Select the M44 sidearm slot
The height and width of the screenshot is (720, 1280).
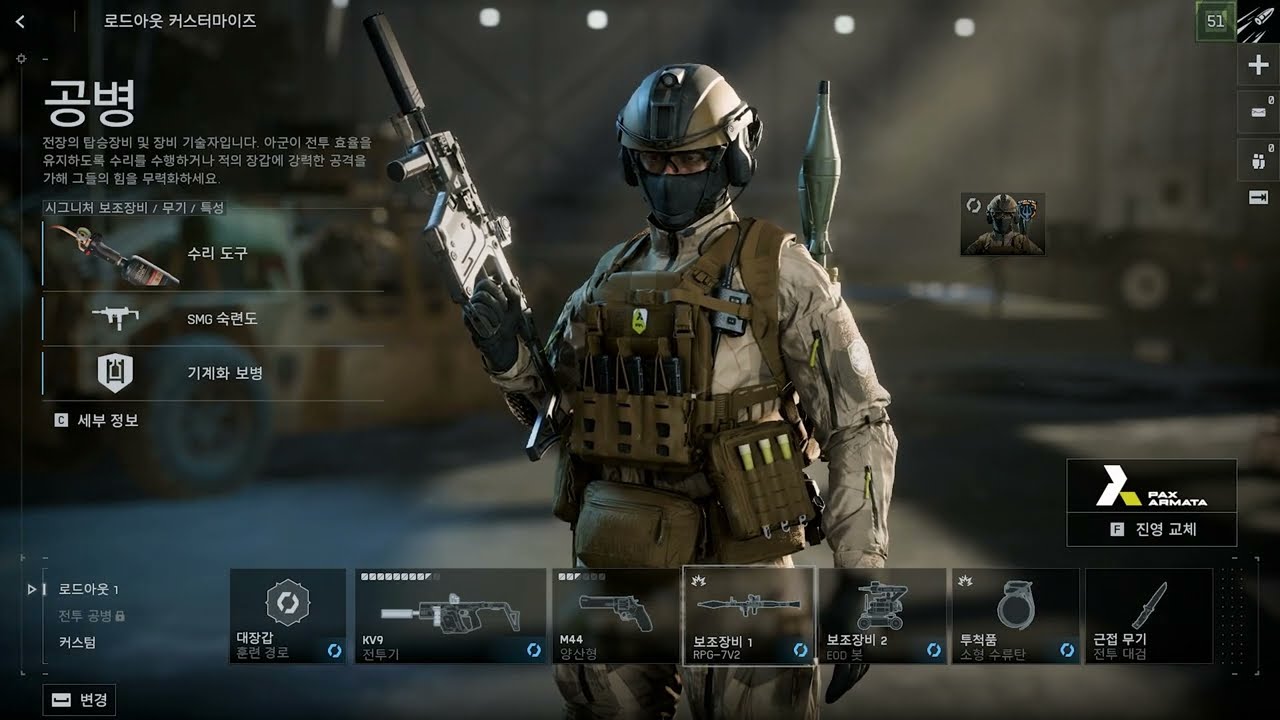pos(615,616)
